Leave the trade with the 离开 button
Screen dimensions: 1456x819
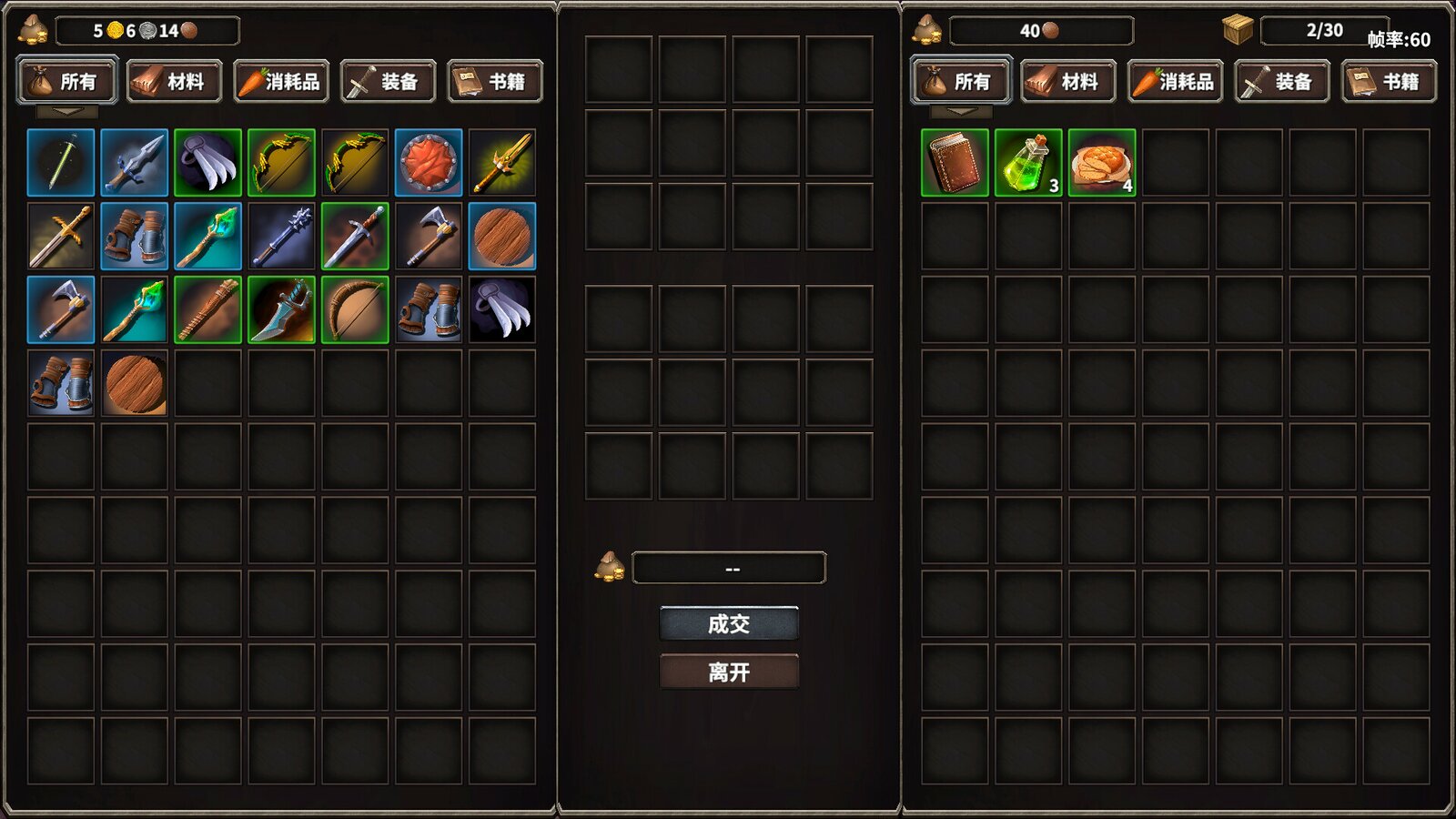click(x=729, y=672)
